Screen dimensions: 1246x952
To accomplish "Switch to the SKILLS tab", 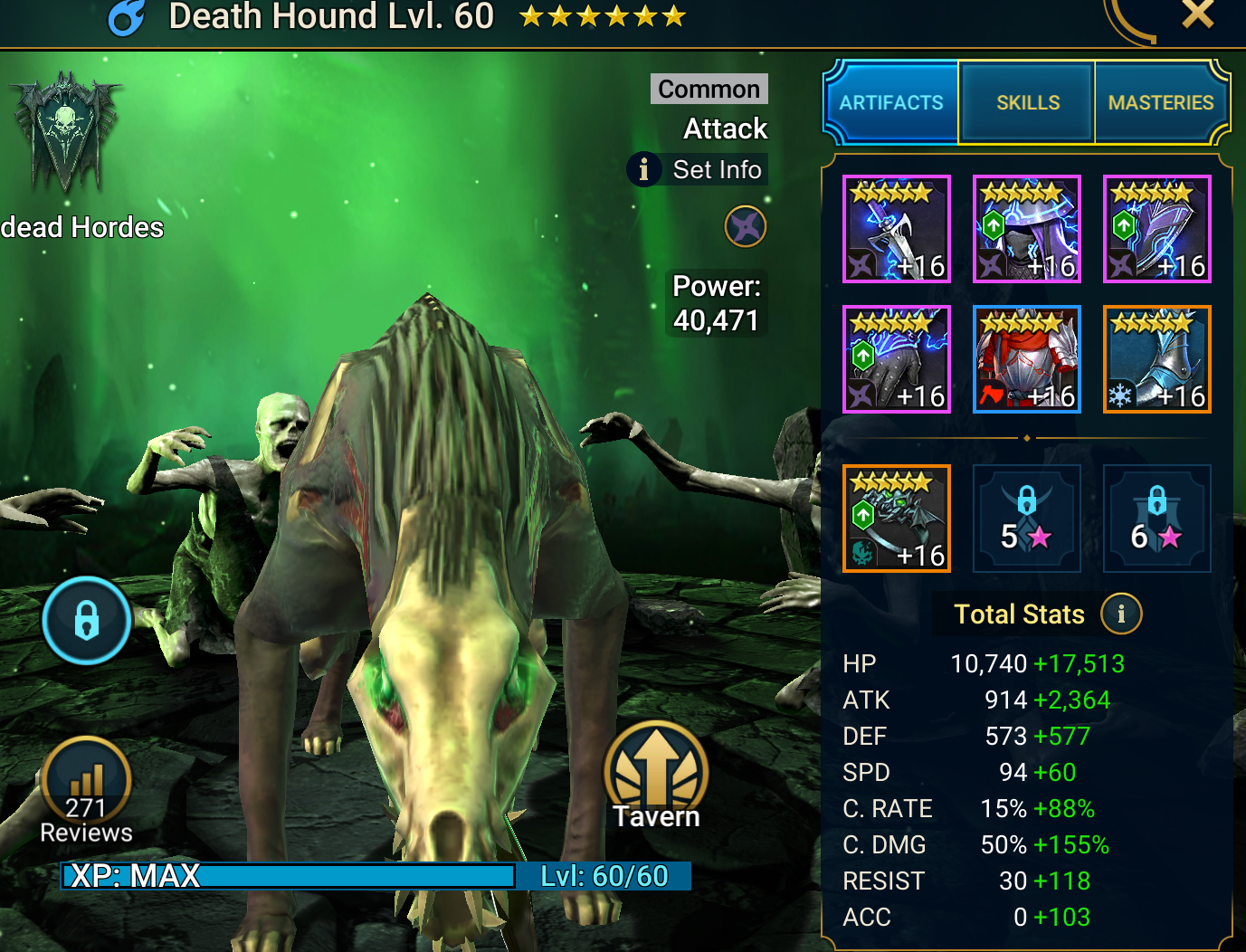I will (x=1026, y=102).
